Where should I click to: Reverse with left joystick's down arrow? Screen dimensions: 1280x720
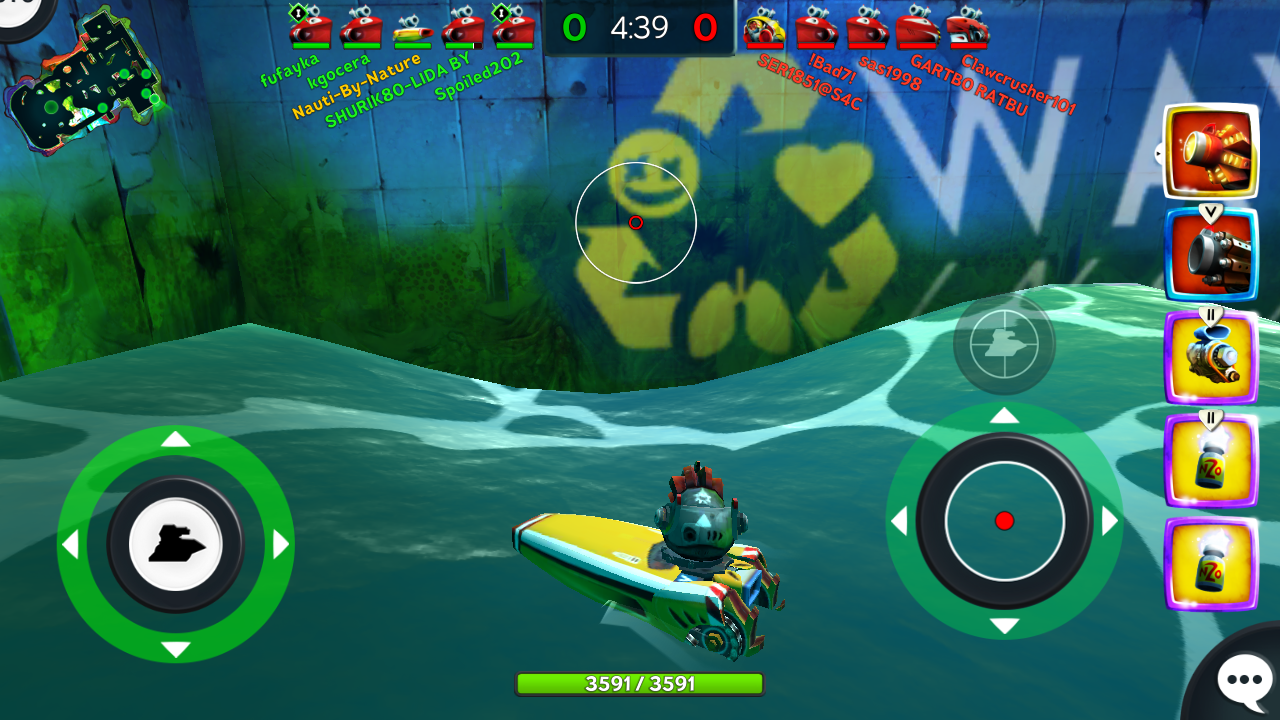tap(176, 650)
